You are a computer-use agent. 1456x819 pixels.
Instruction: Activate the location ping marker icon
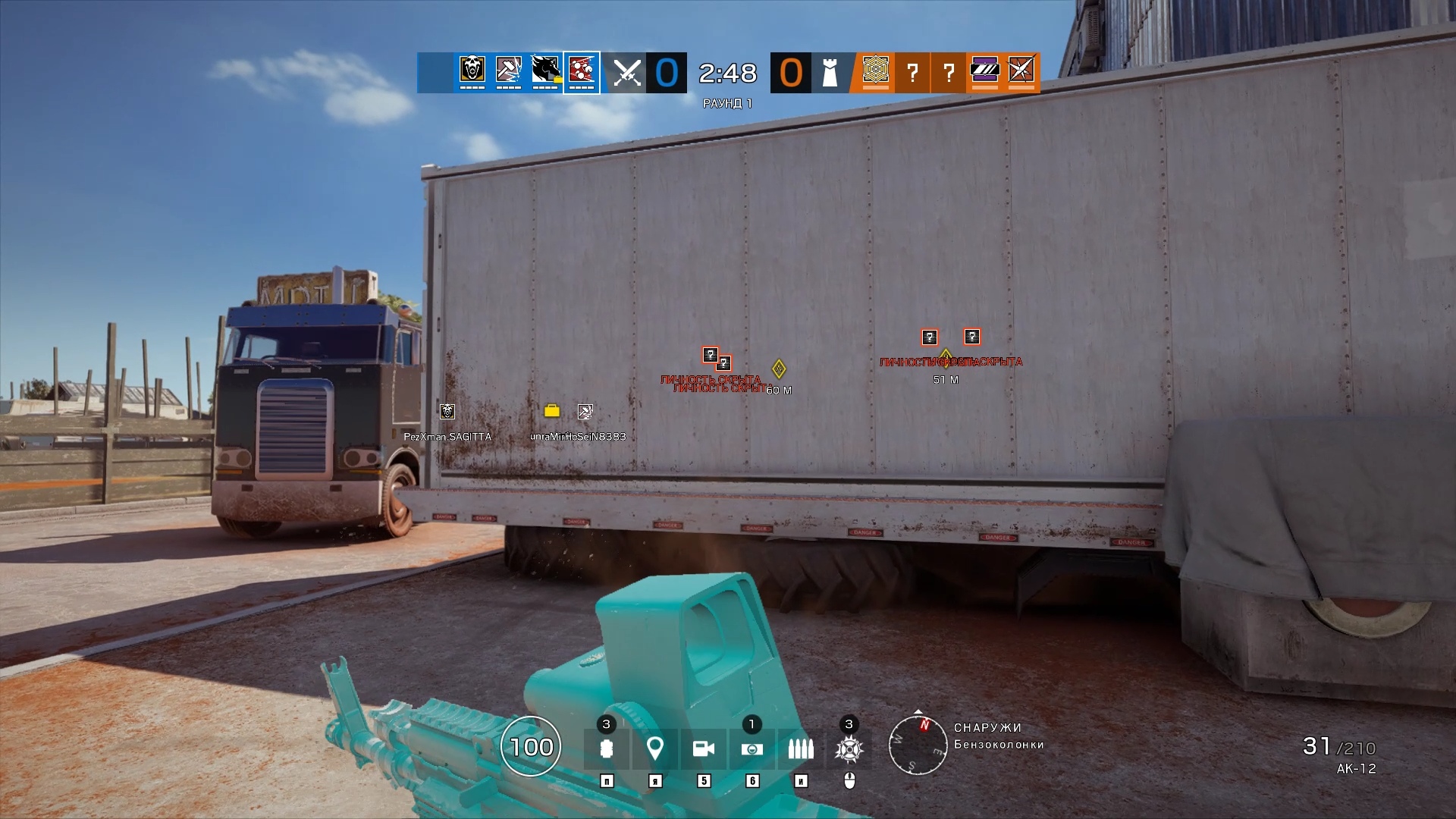click(654, 749)
